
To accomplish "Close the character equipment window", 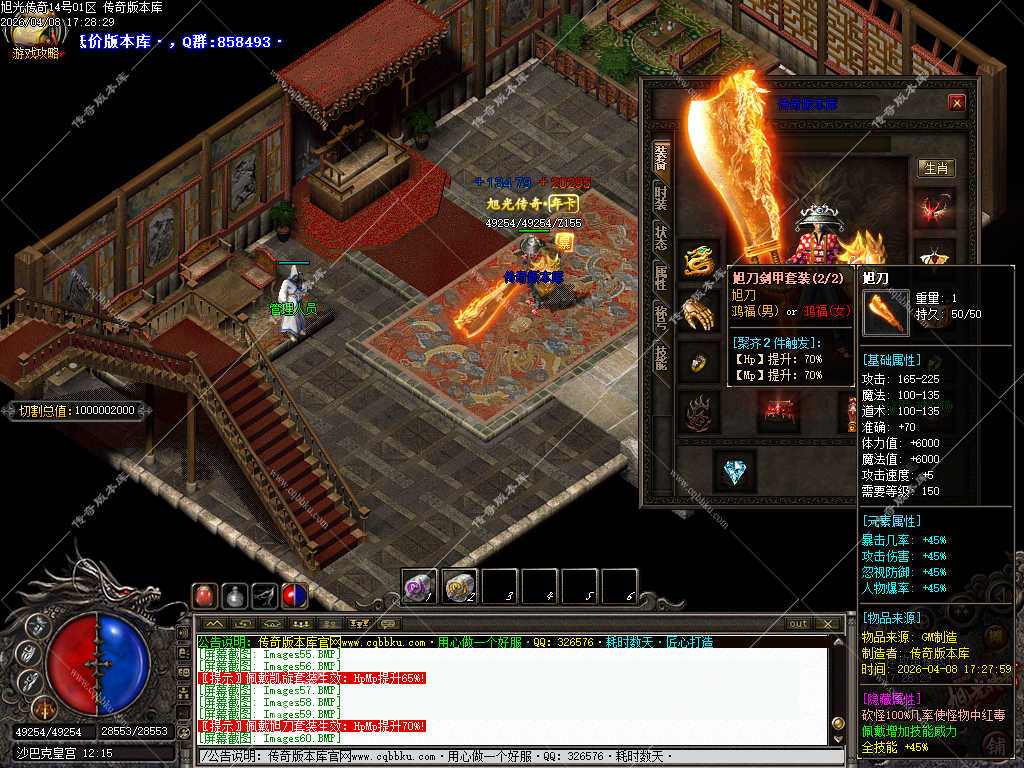I will pyautogui.click(x=957, y=102).
